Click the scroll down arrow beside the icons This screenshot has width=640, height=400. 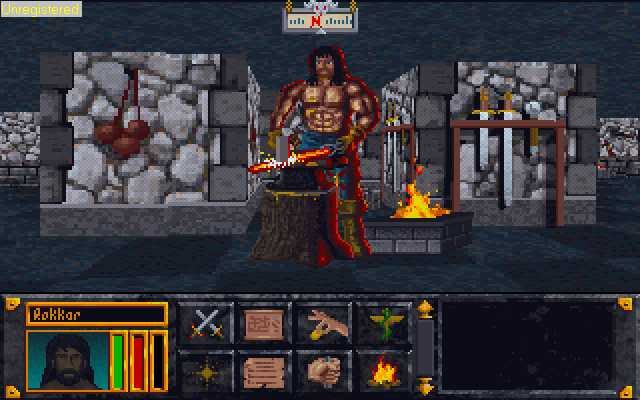click(424, 386)
